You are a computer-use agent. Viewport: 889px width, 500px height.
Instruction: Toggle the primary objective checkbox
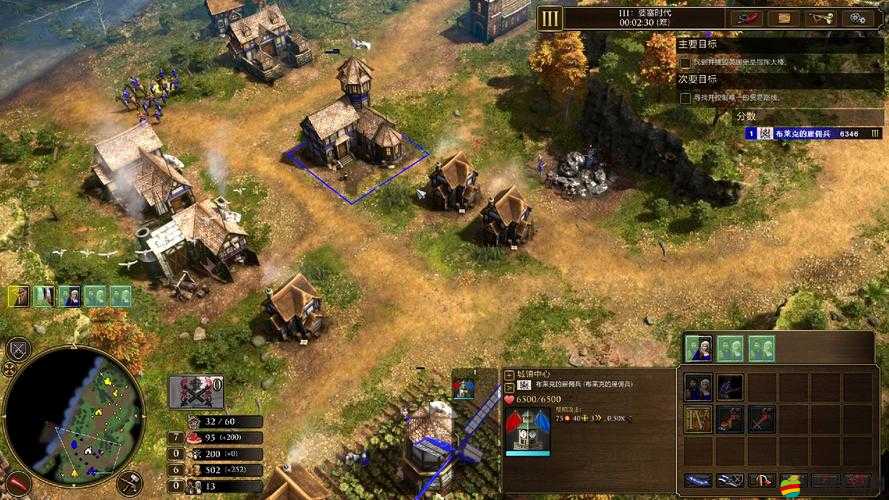click(684, 62)
